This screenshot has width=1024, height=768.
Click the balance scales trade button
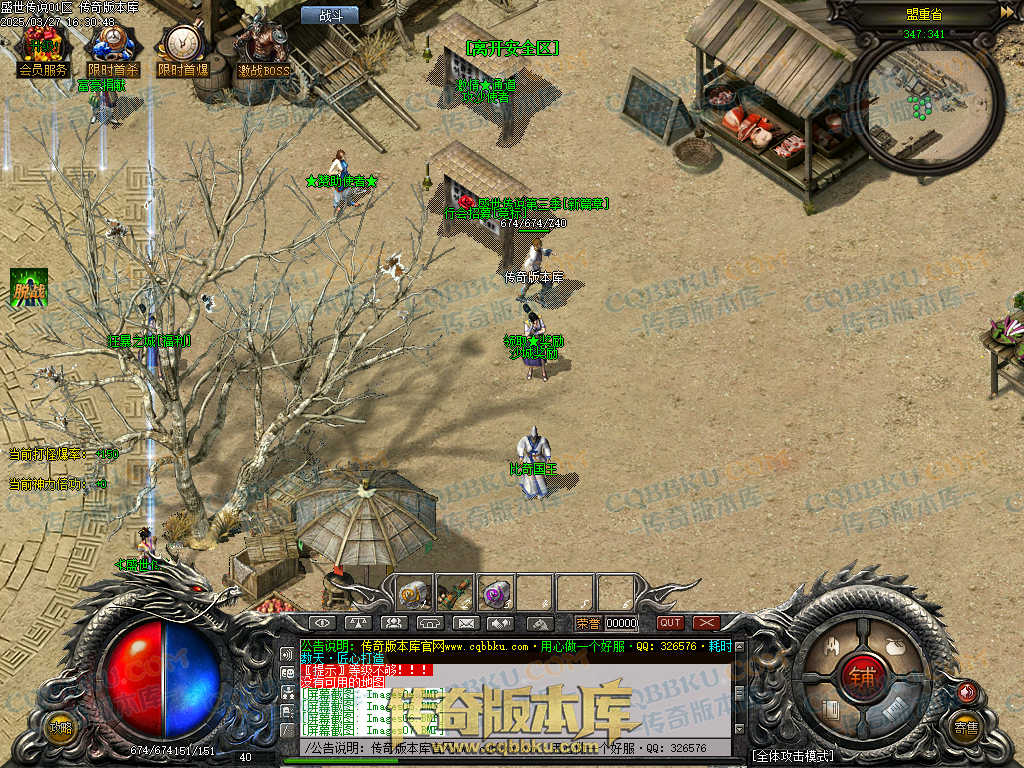356,623
